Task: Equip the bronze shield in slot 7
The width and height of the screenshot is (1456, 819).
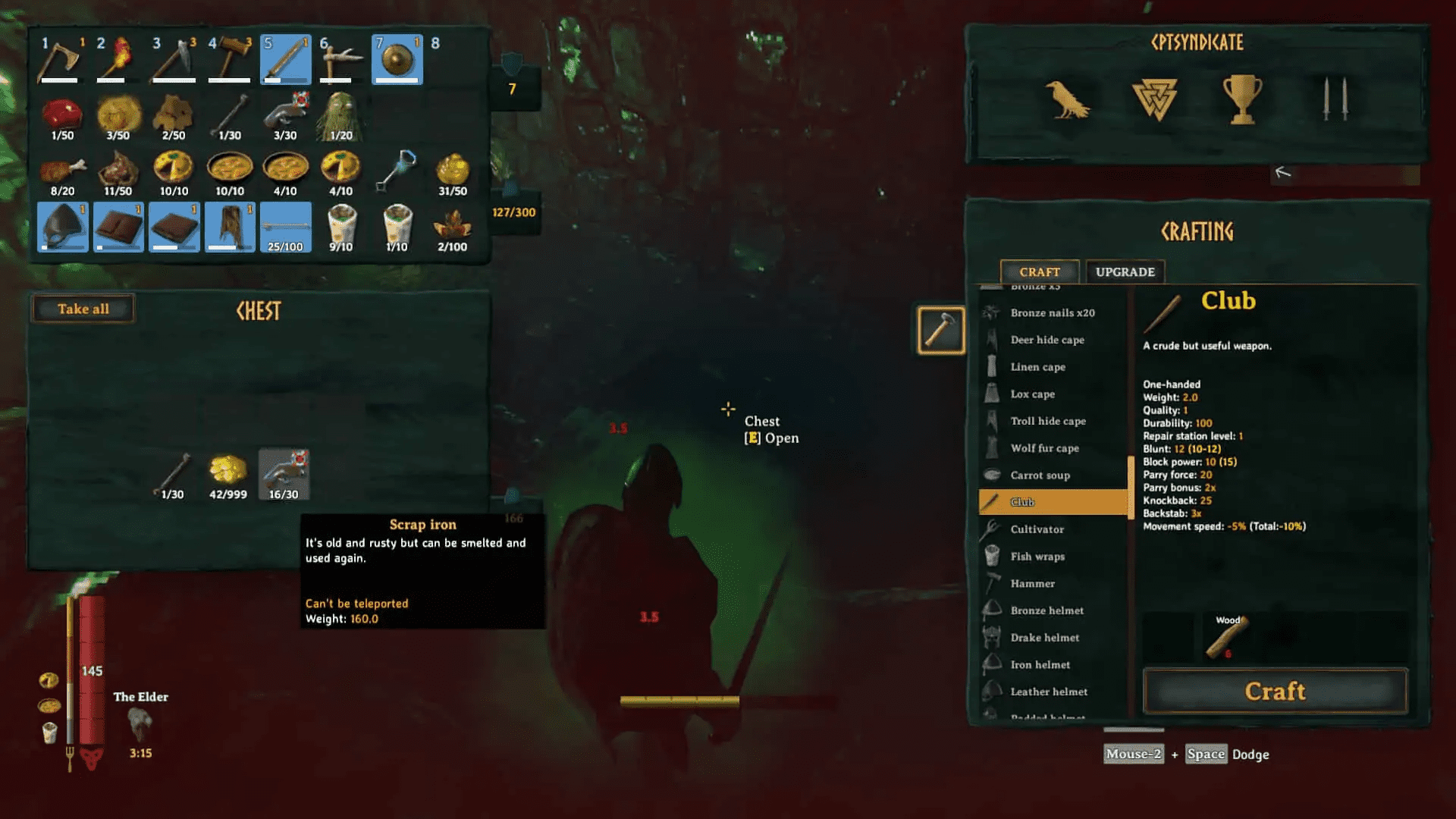Action: click(x=397, y=59)
